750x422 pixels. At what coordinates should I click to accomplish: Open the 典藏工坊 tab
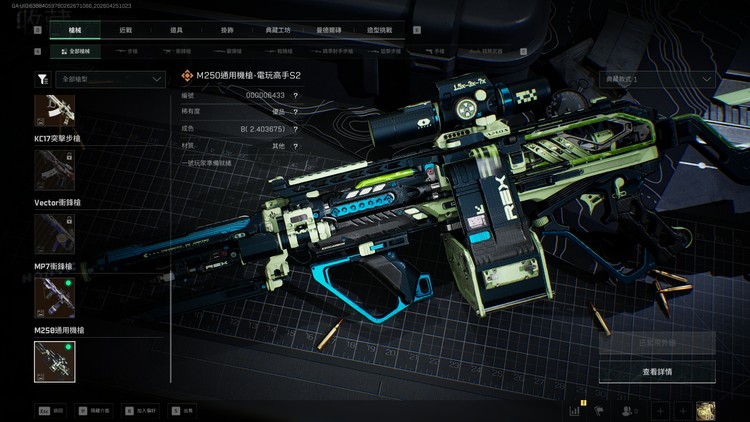[x=280, y=31]
